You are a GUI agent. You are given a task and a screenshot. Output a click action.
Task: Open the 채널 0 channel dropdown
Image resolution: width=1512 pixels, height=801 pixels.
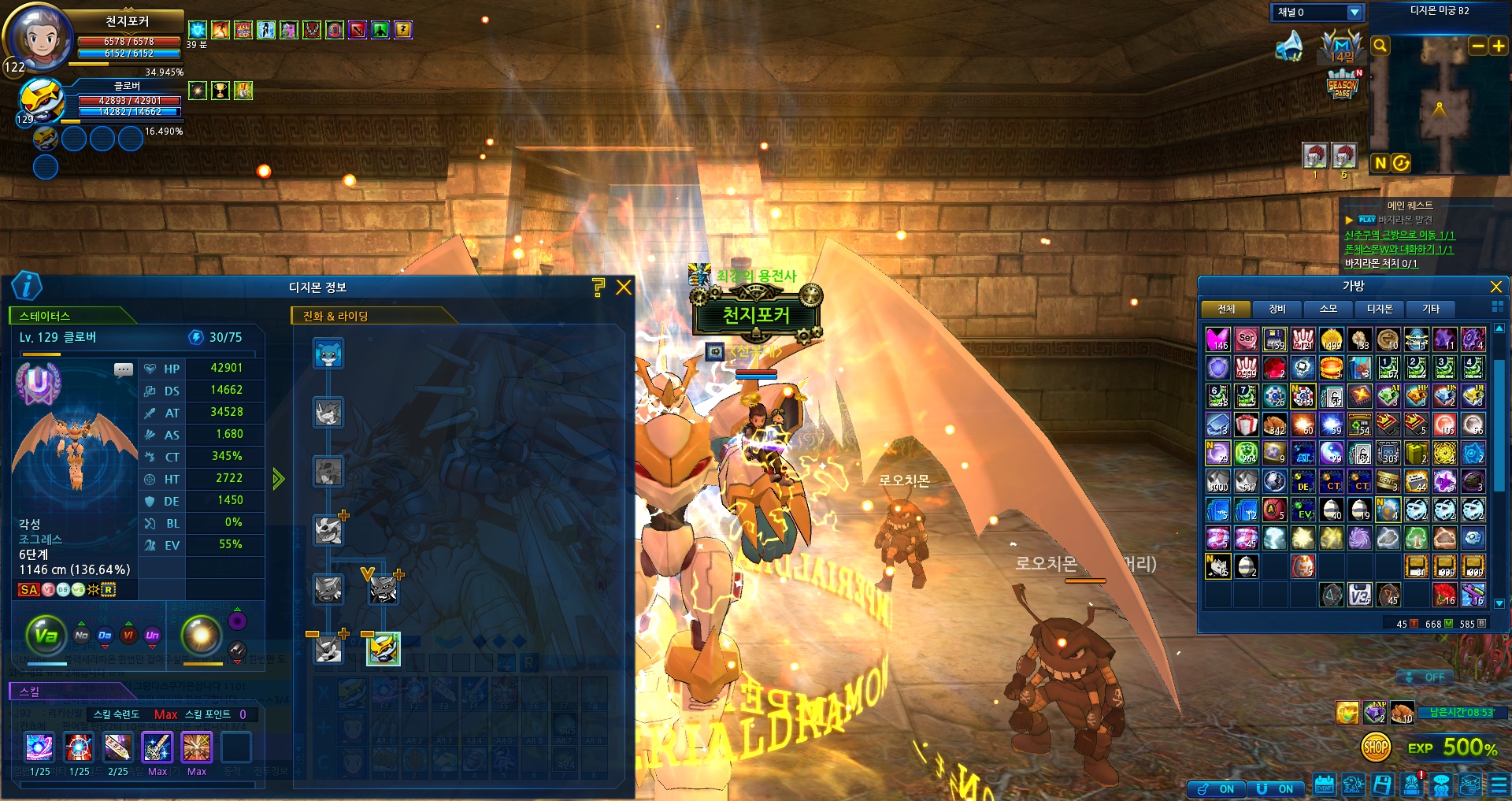click(1354, 13)
